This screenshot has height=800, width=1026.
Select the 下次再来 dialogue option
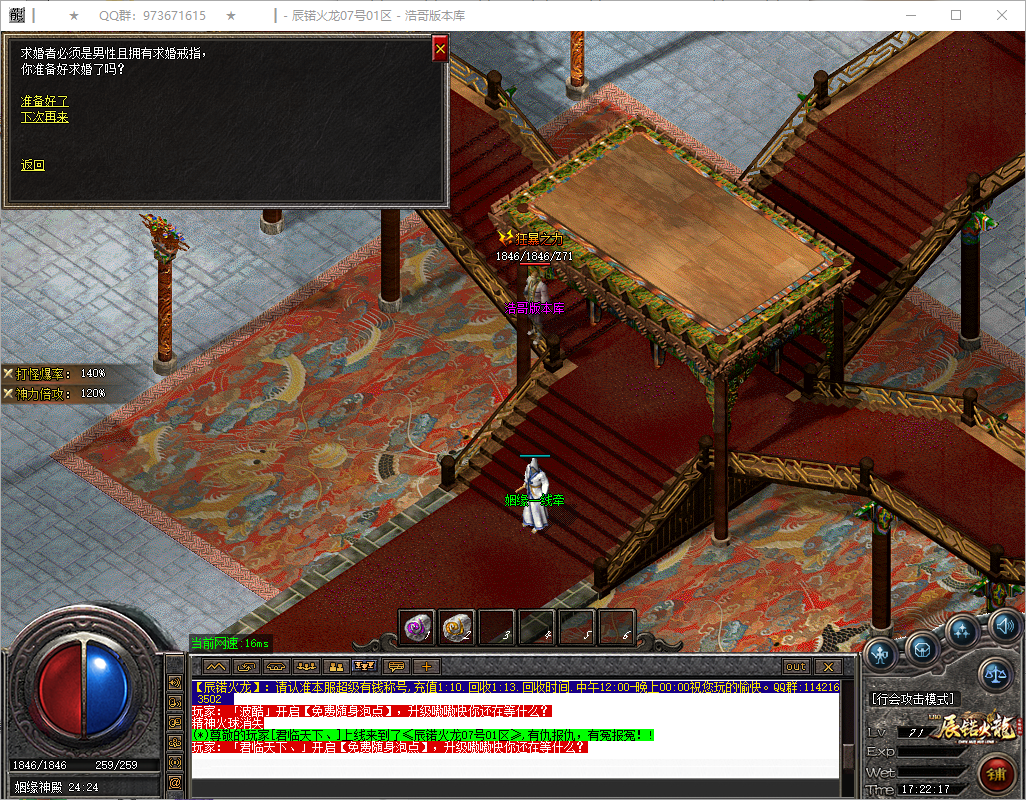pyautogui.click(x=45, y=117)
